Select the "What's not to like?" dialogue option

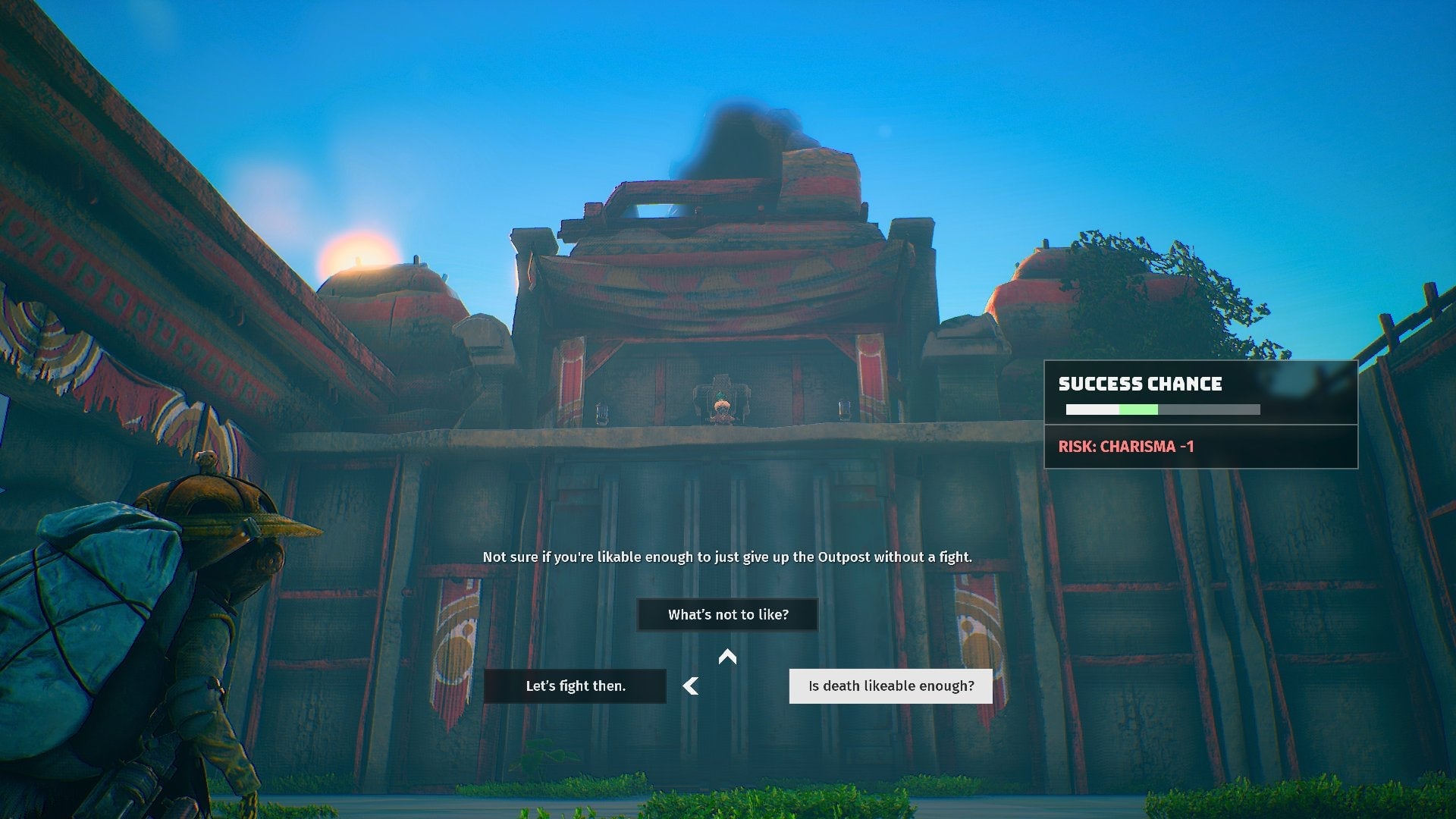(727, 614)
